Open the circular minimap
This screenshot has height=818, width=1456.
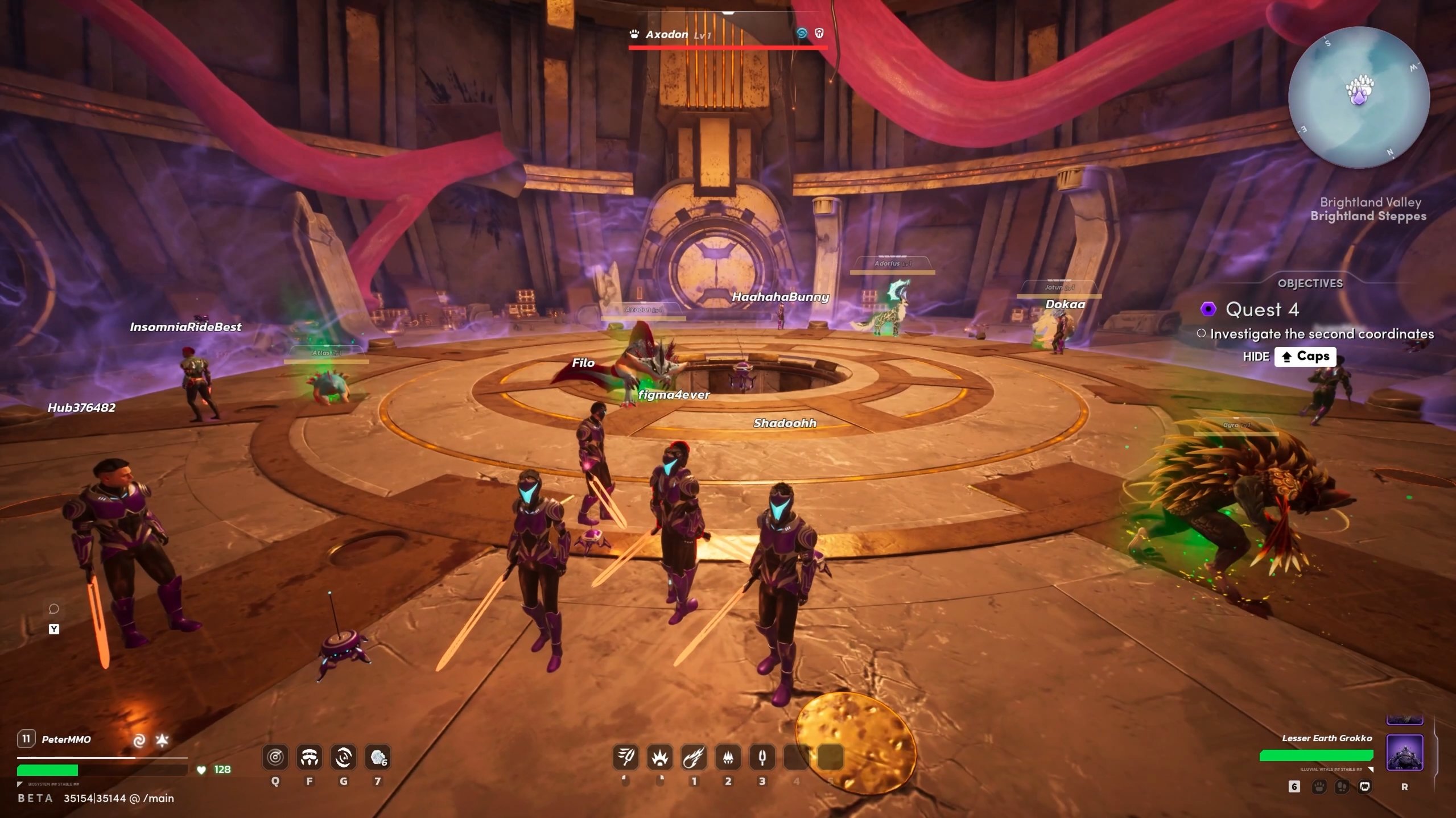[x=1358, y=97]
